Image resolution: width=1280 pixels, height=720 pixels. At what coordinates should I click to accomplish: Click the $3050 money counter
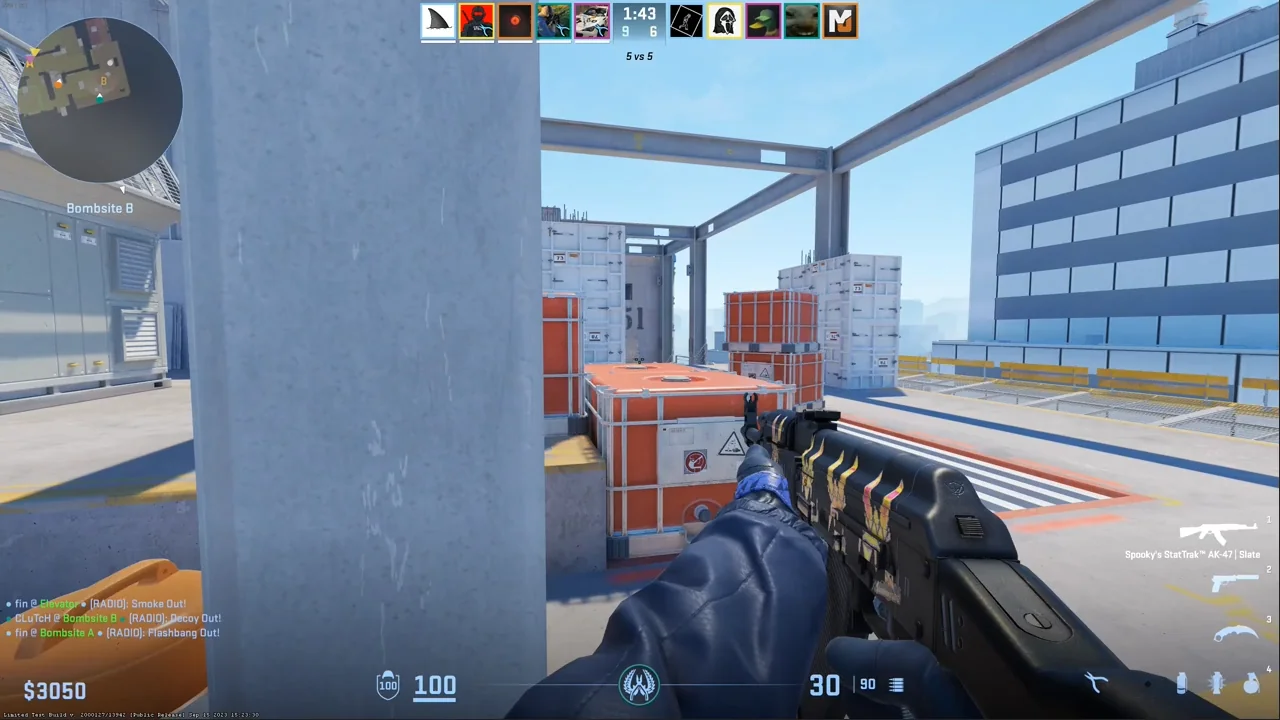(x=55, y=690)
